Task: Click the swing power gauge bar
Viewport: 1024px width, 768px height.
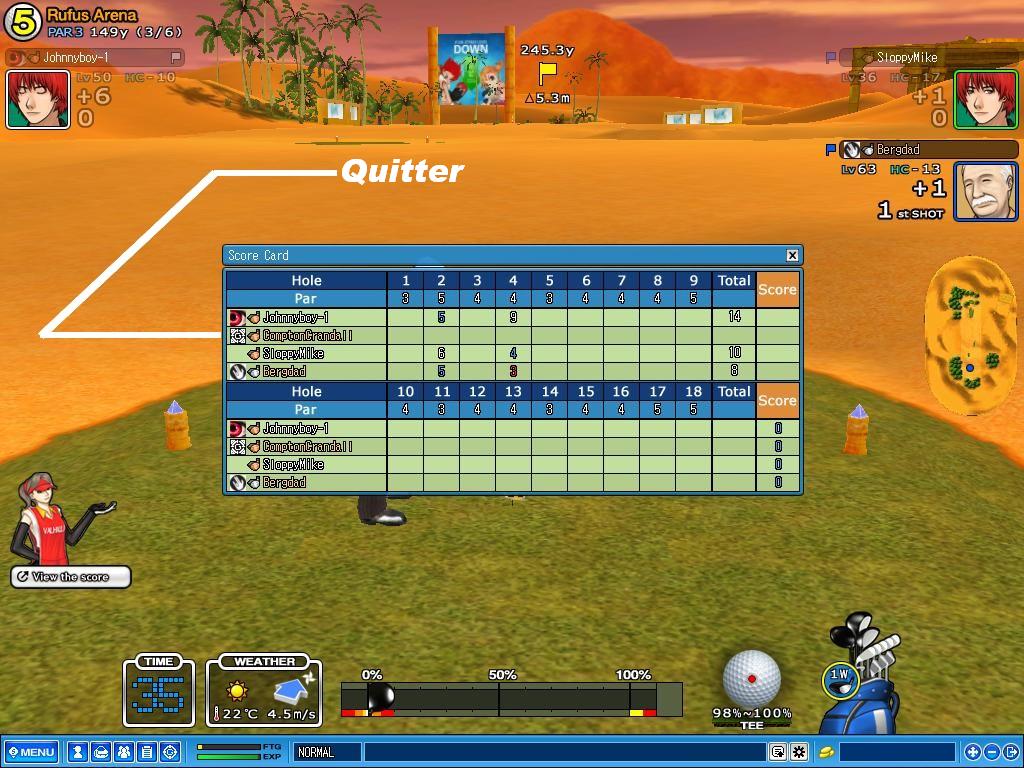Action: click(x=510, y=698)
